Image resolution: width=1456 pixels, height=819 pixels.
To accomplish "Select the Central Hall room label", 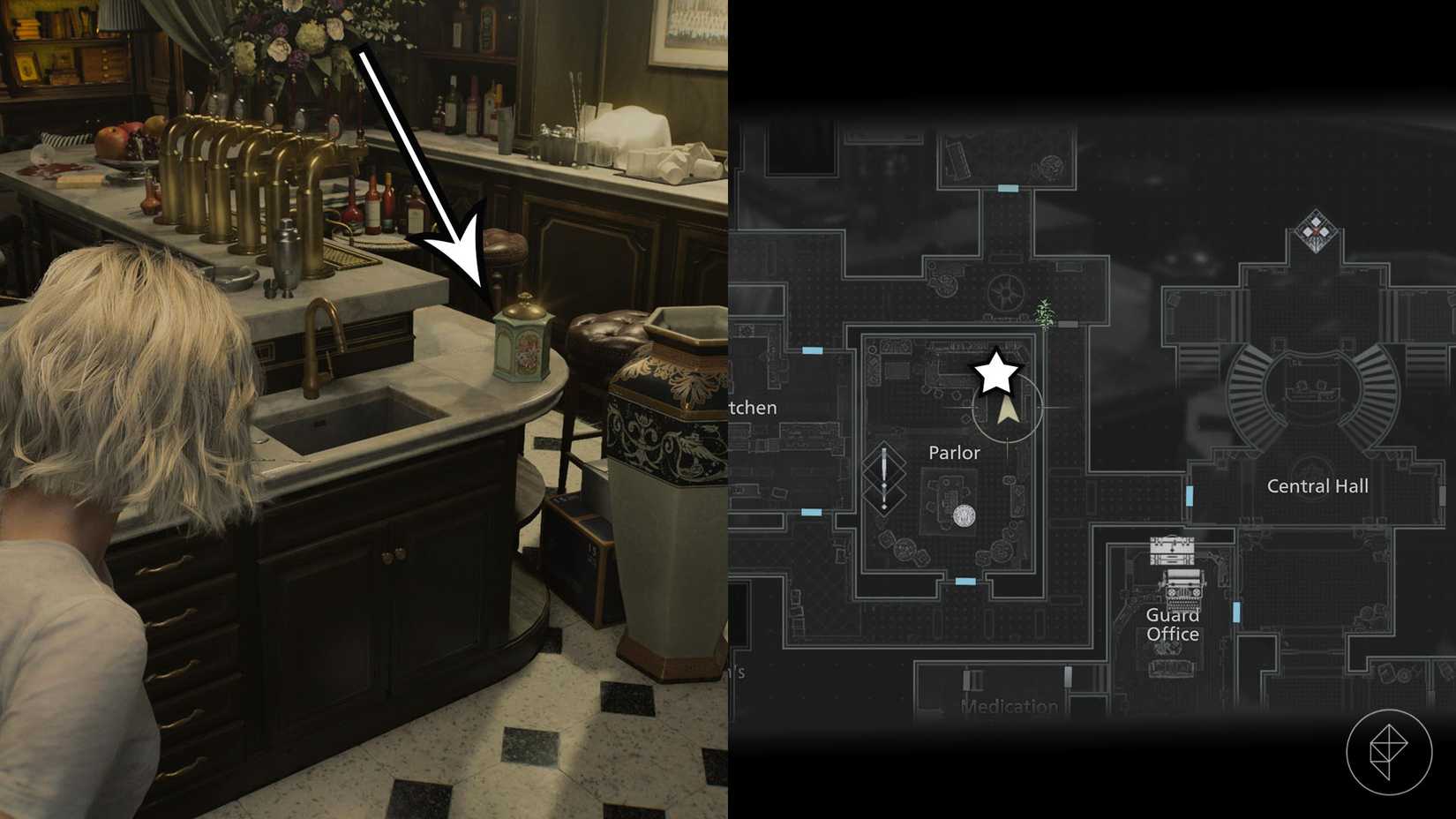I will pos(1317,485).
